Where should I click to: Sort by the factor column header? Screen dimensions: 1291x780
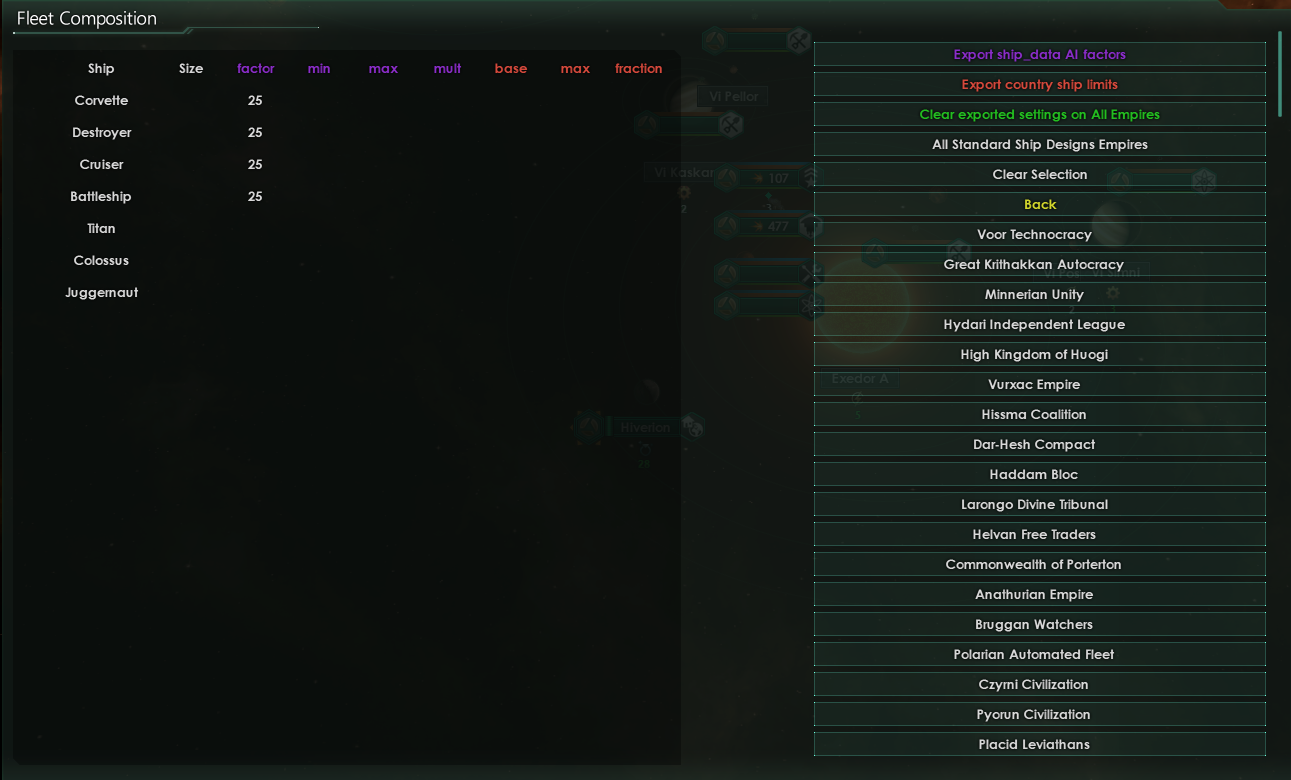coord(256,68)
